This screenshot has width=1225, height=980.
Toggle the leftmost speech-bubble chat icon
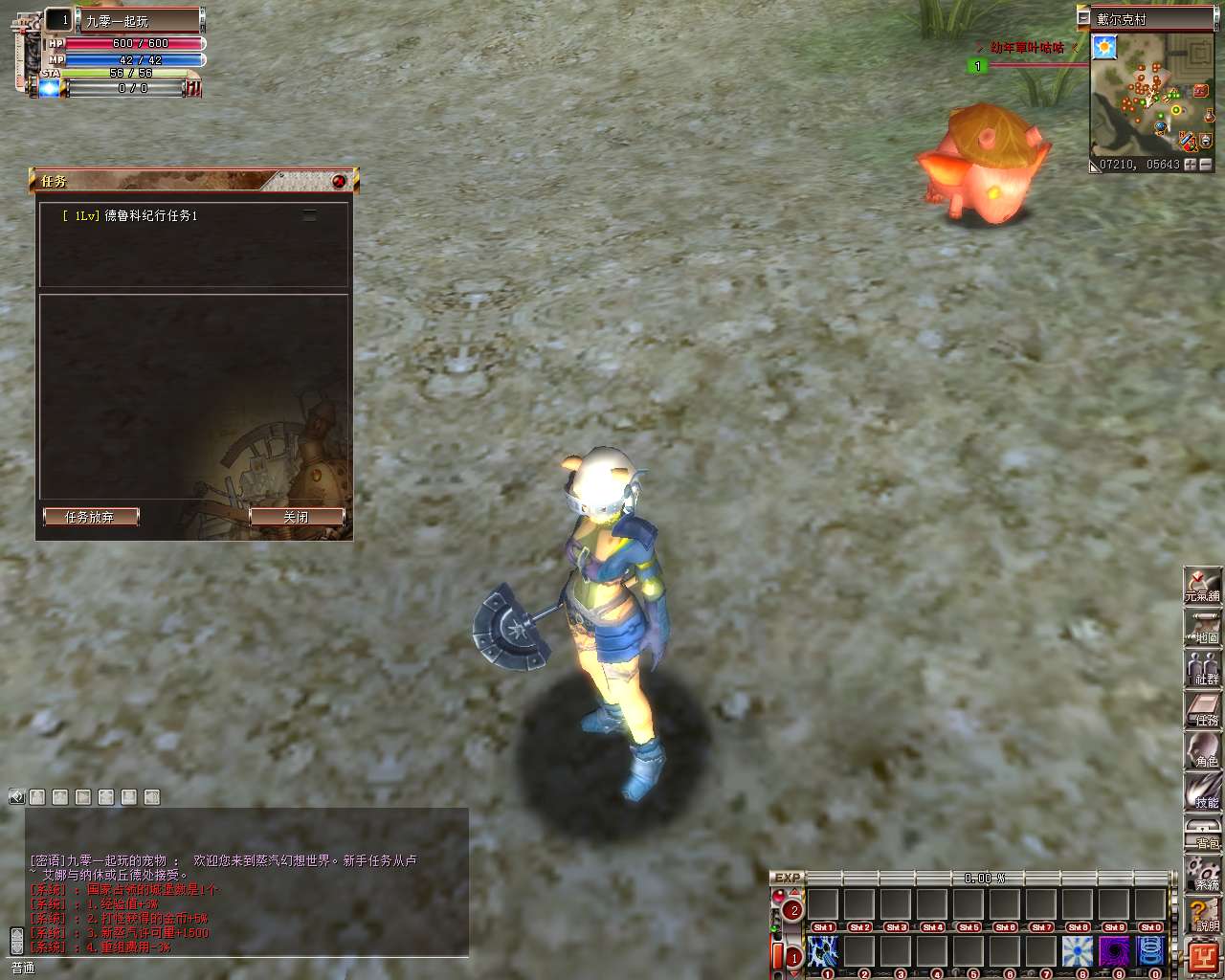(x=15, y=796)
